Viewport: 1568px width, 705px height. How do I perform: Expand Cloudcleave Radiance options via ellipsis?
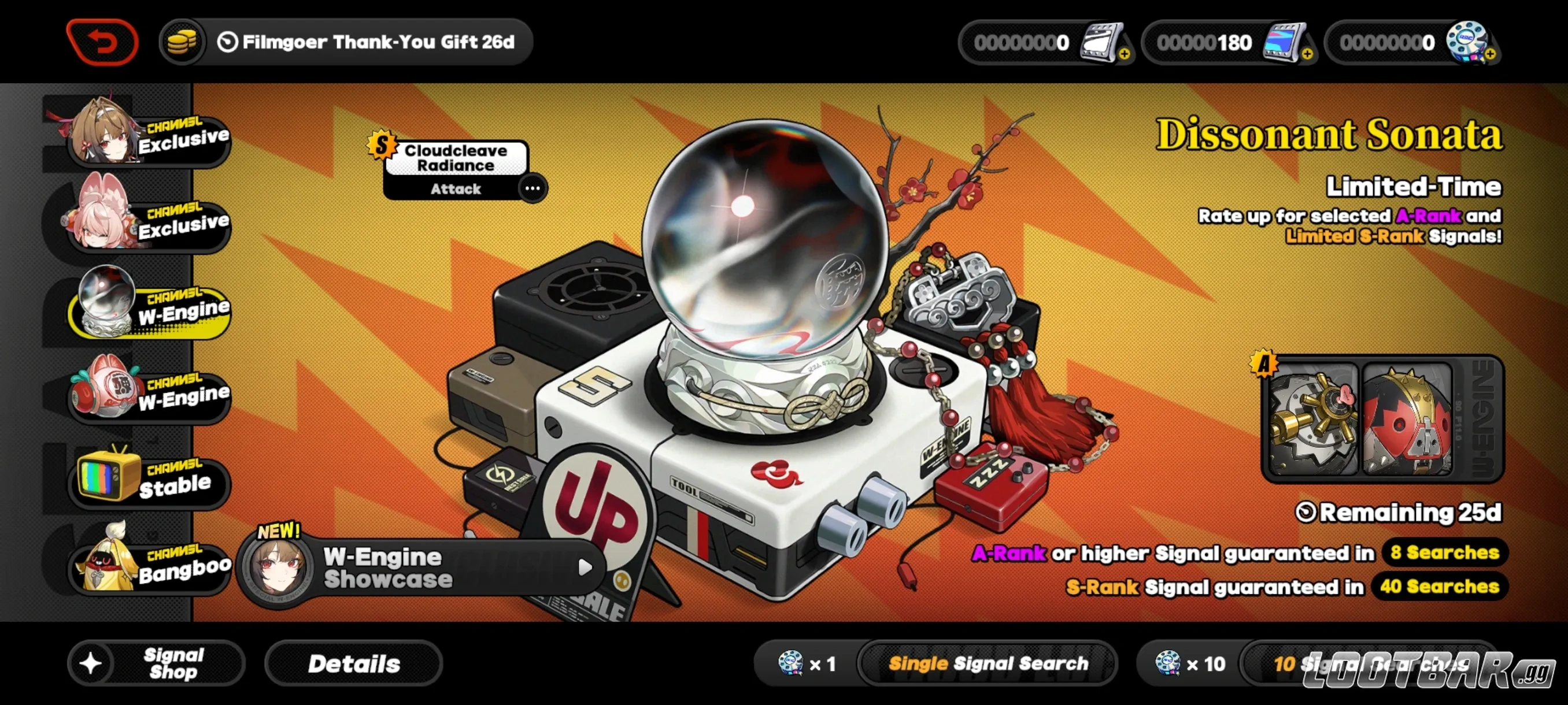(x=531, y=187)
